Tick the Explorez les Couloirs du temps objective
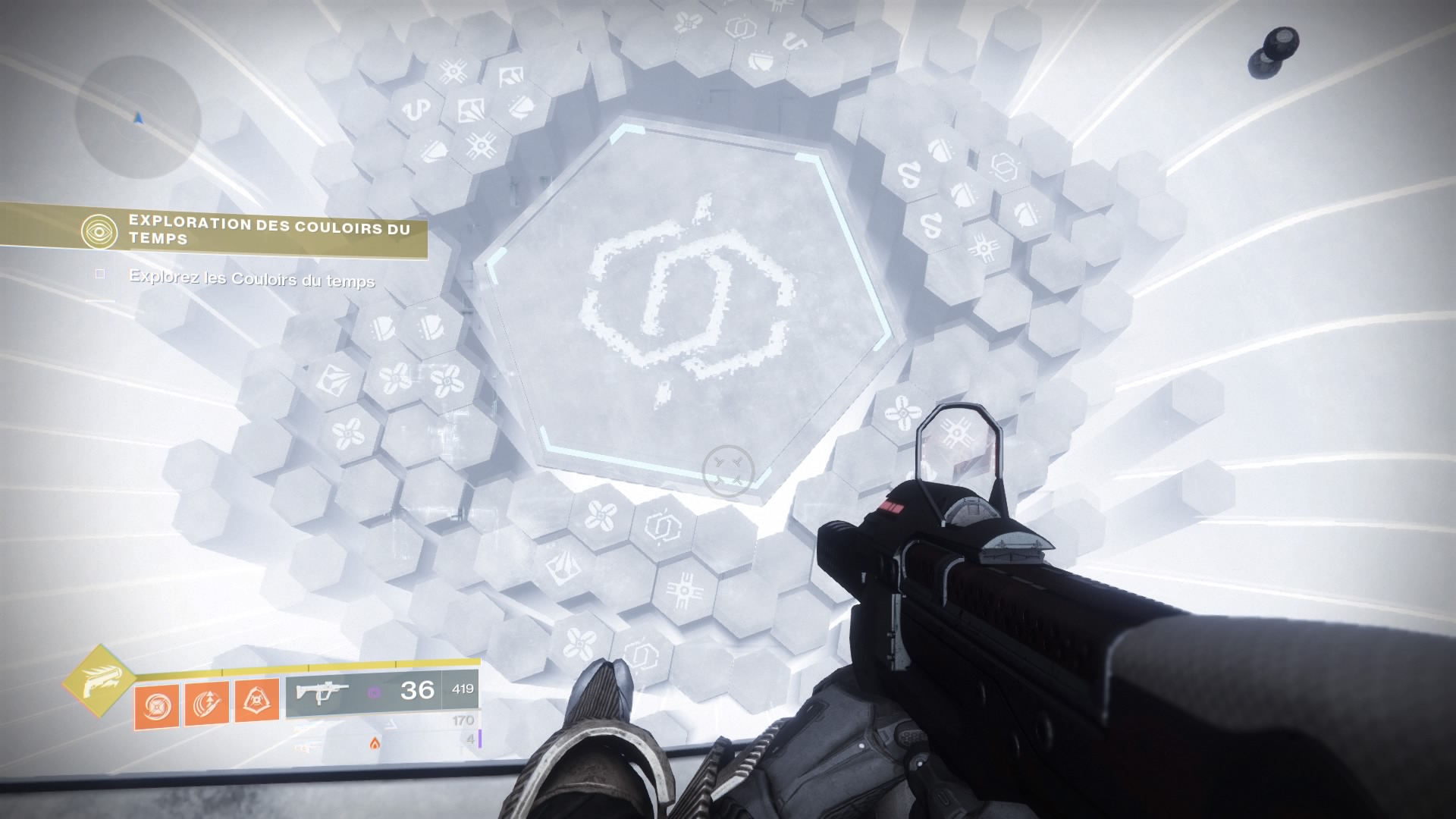The height and width of the screenshot is (819, 1456). (100, 274)
